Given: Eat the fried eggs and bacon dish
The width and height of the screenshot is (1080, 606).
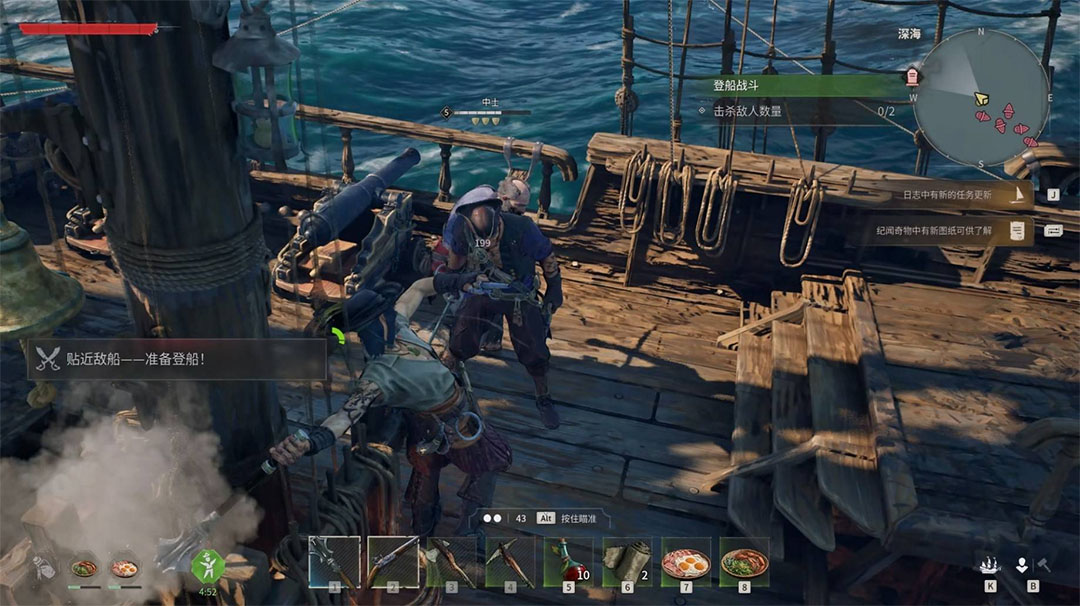Looking at the screenshot, I should pos(686,561).
